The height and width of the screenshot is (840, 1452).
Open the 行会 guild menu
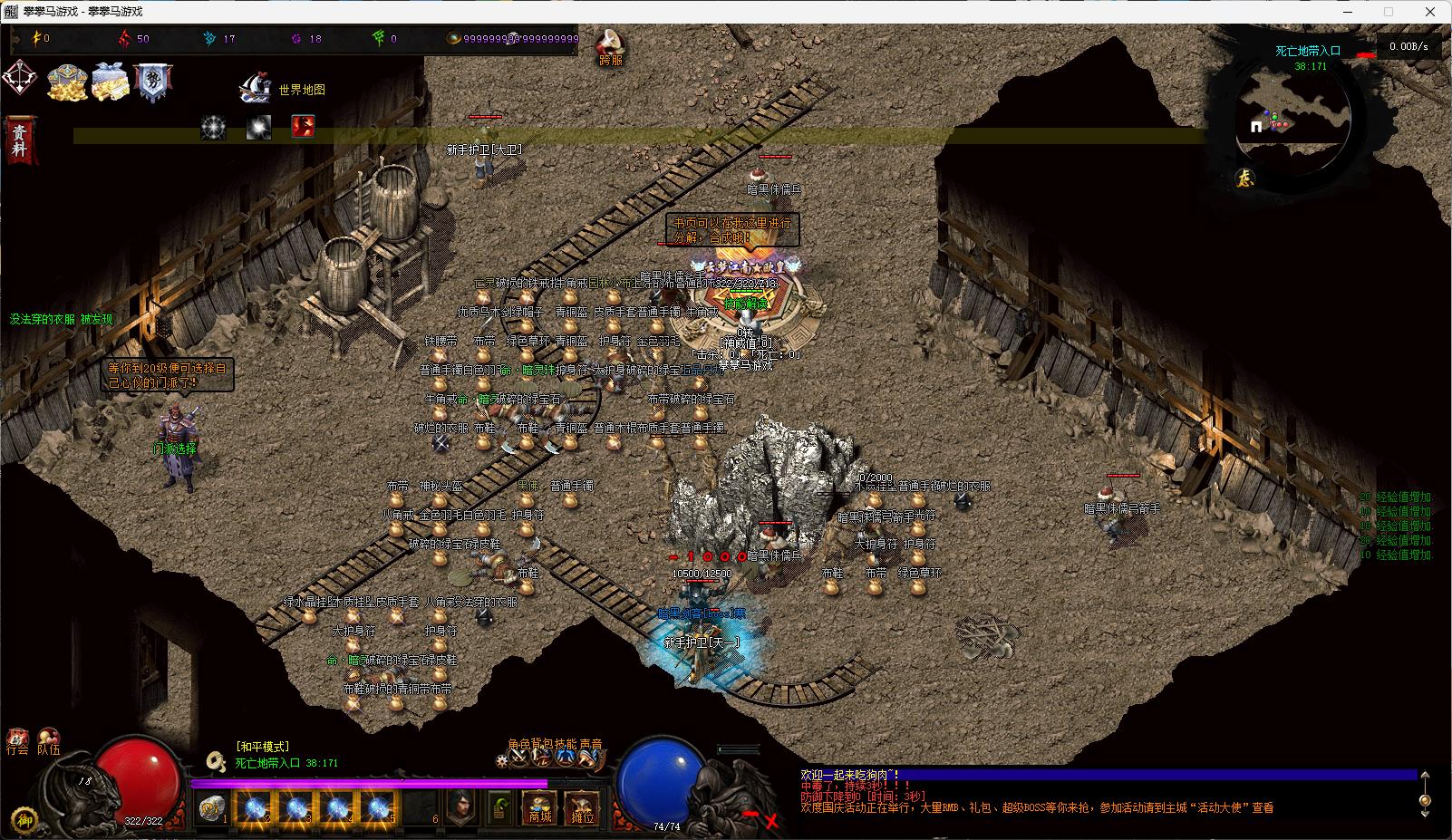(17, 742)
